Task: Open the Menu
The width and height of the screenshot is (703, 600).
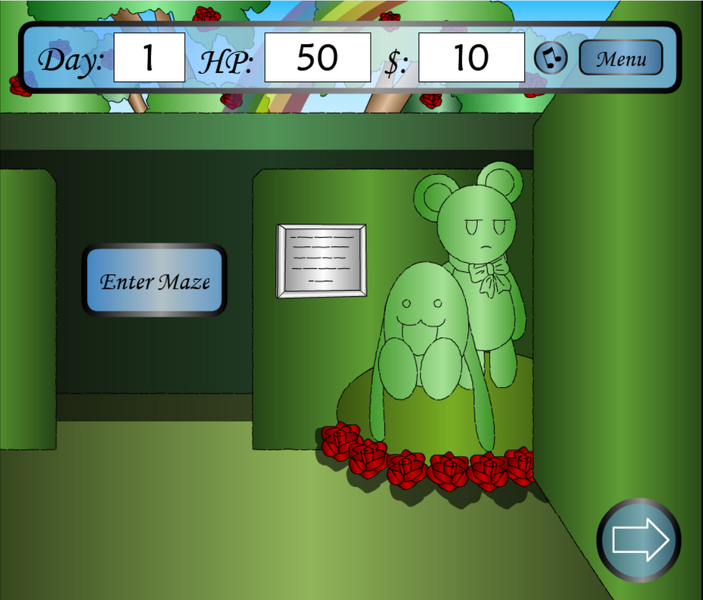Action: point(620,58)
